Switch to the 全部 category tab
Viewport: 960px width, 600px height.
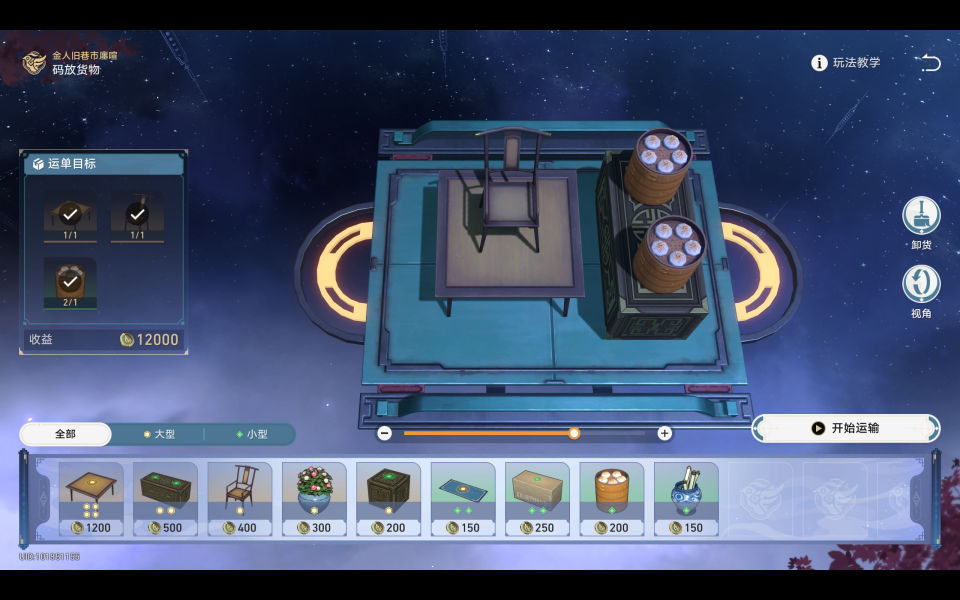(65, 434)
